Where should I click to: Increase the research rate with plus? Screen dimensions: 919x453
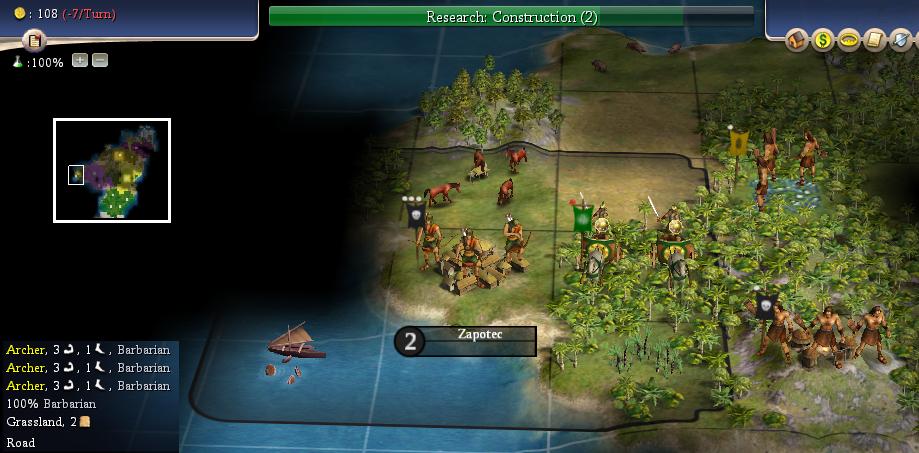[80, 61]
